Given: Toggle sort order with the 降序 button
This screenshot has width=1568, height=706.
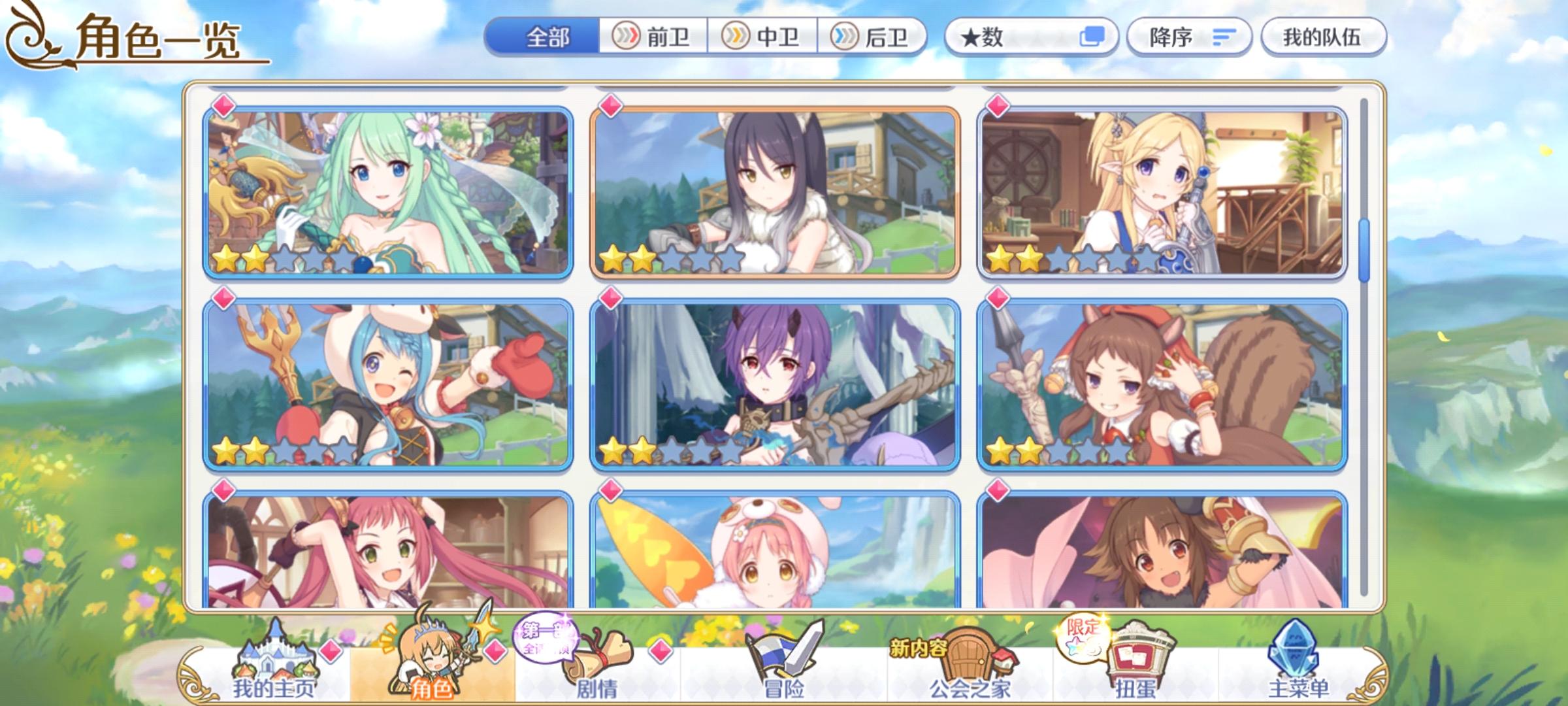Looking at the screenshot, I should [x=1189, y=37].
